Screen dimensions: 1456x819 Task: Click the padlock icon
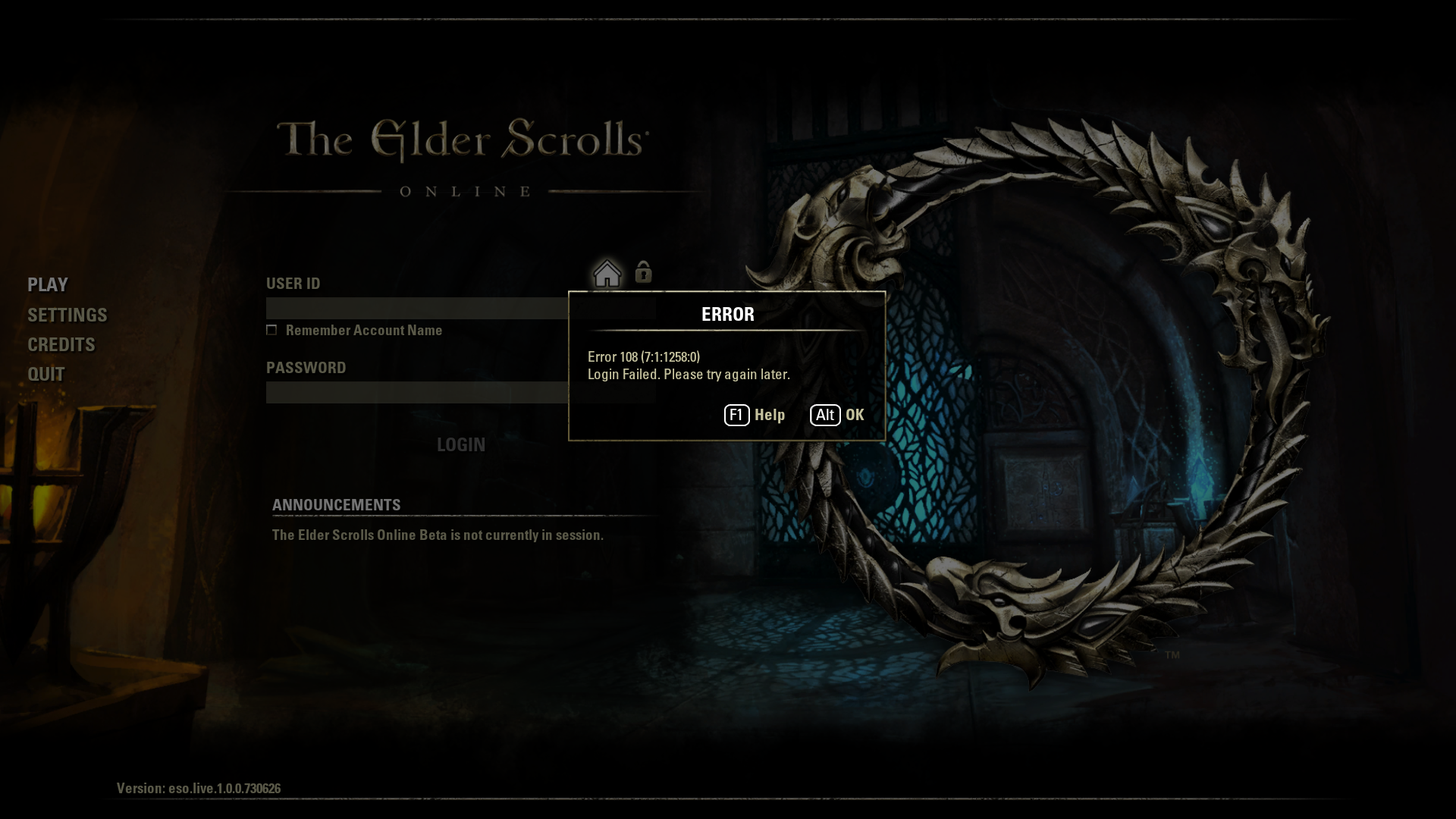643,271
